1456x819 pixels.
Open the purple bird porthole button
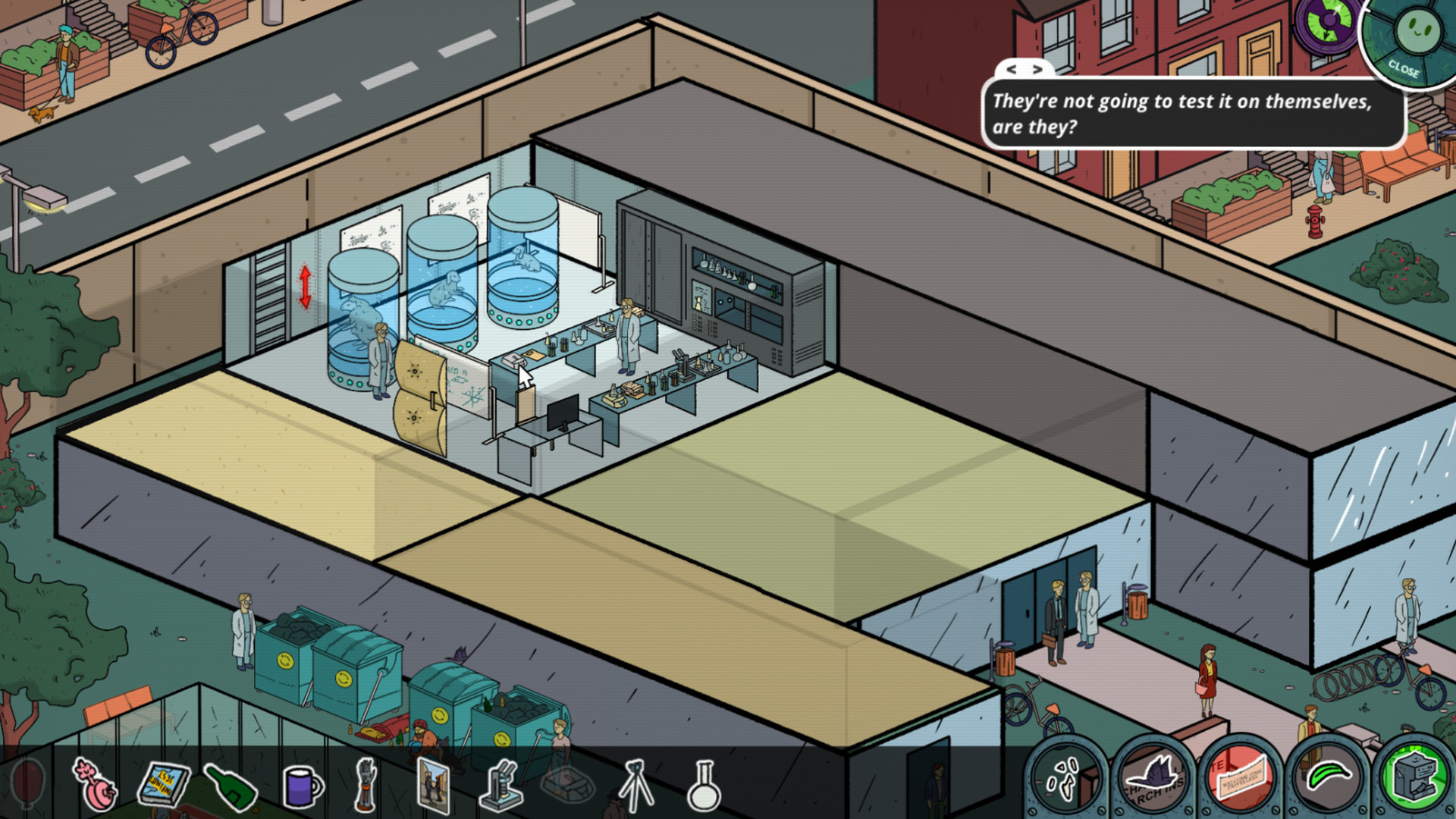1153,778
